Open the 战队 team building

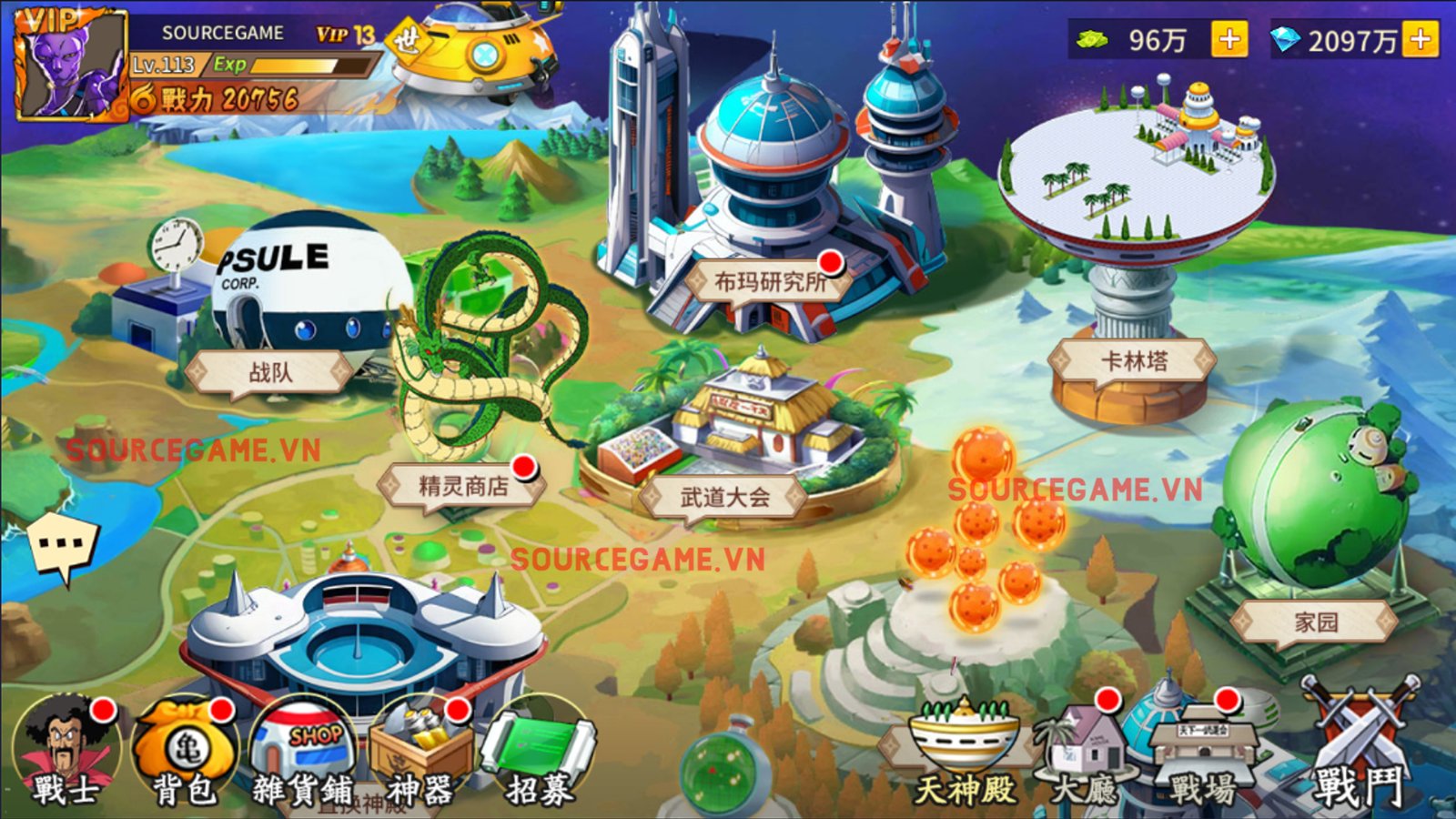(270, 372)
